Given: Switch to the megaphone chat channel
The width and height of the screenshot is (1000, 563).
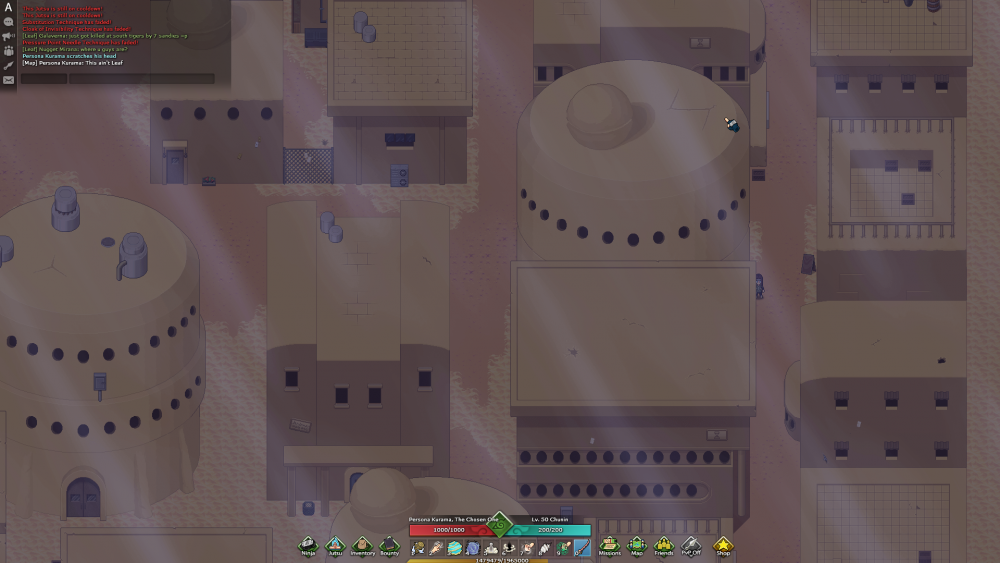Looking at the screenshot, I should point(8,36).
